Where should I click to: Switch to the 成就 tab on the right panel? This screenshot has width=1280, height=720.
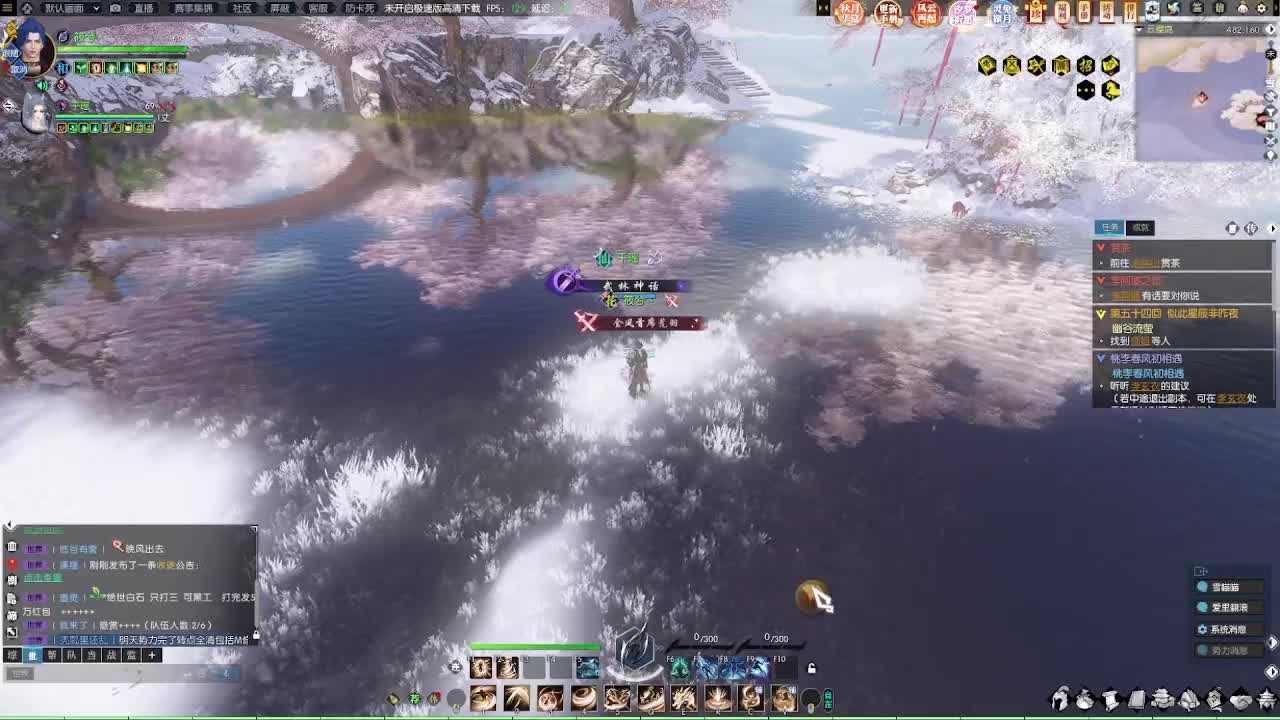tap(1138, 227)
